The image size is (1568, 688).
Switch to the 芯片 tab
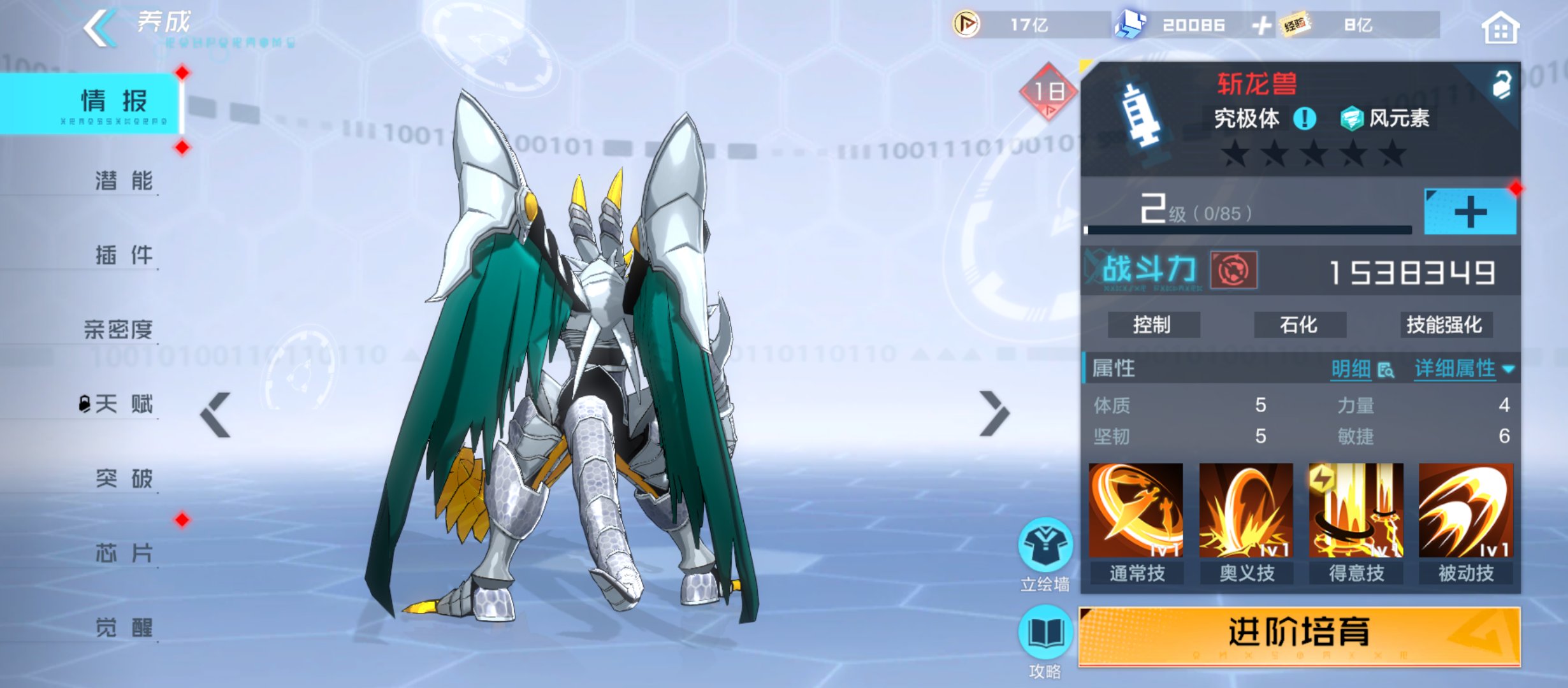click(x=123, y=553)
